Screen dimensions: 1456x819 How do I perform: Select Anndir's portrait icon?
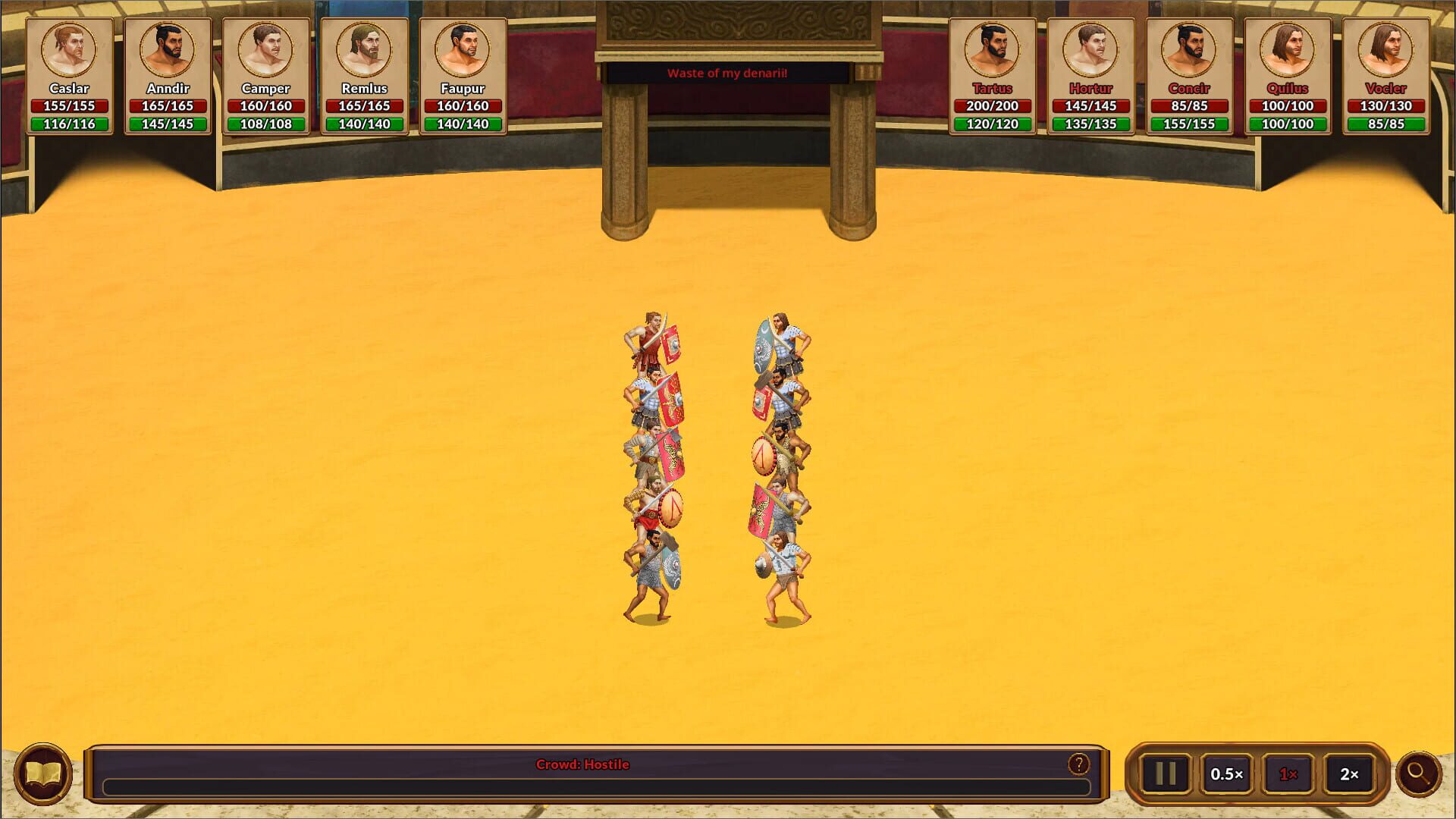tap(168, 48)
